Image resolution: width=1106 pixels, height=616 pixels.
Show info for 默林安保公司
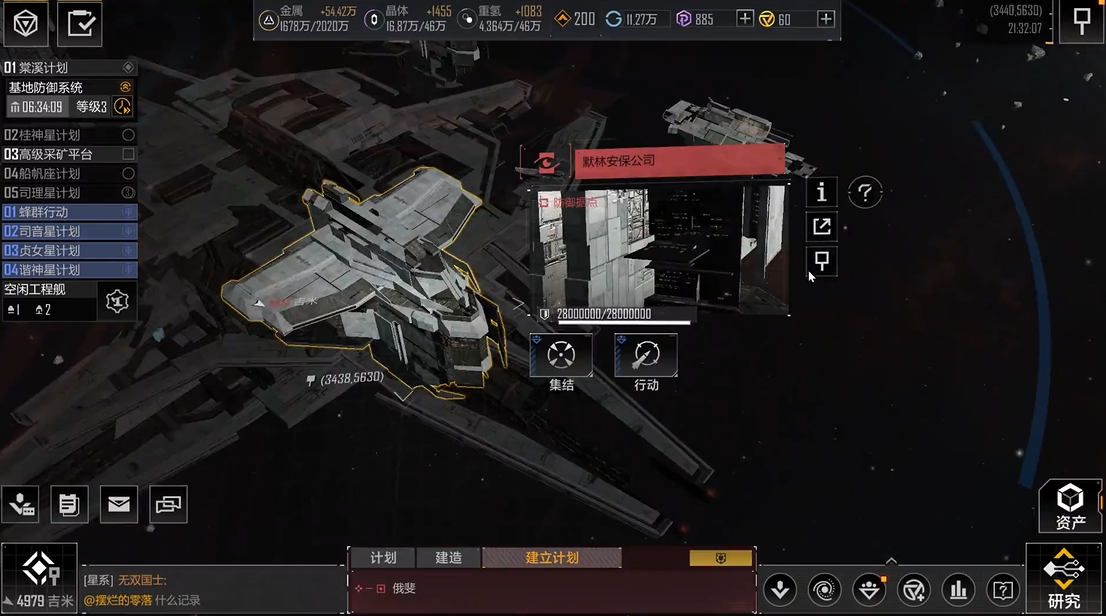coord(821,192)
